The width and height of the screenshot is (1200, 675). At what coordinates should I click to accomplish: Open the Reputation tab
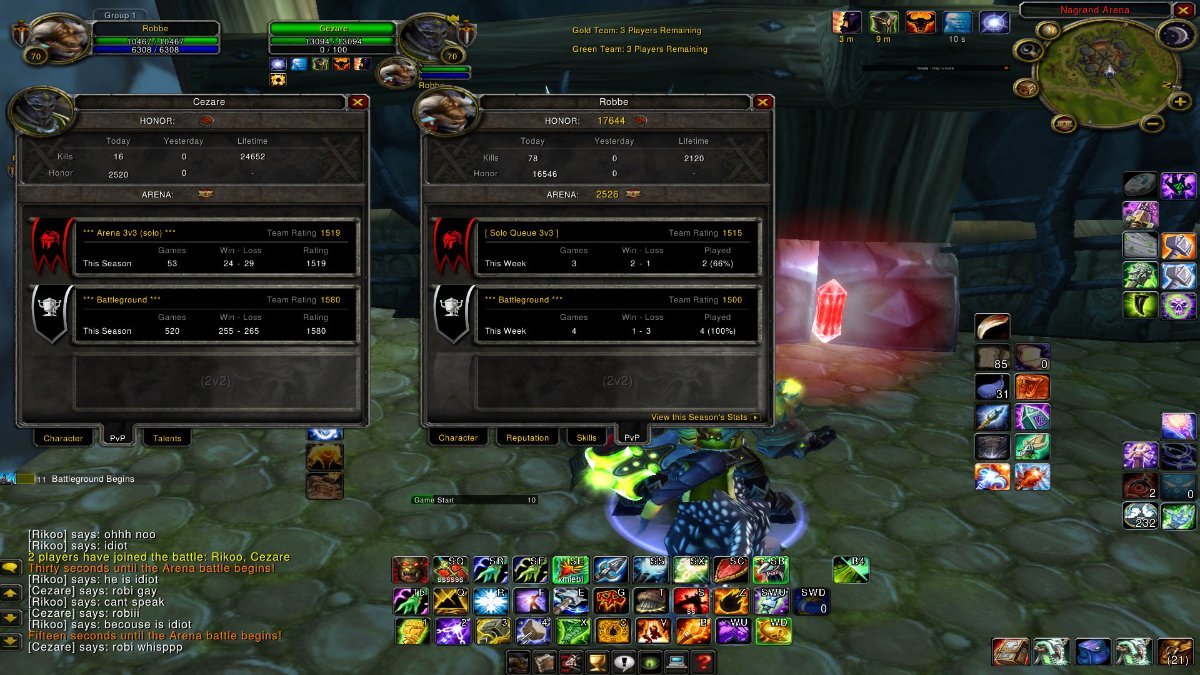(527, 438)
